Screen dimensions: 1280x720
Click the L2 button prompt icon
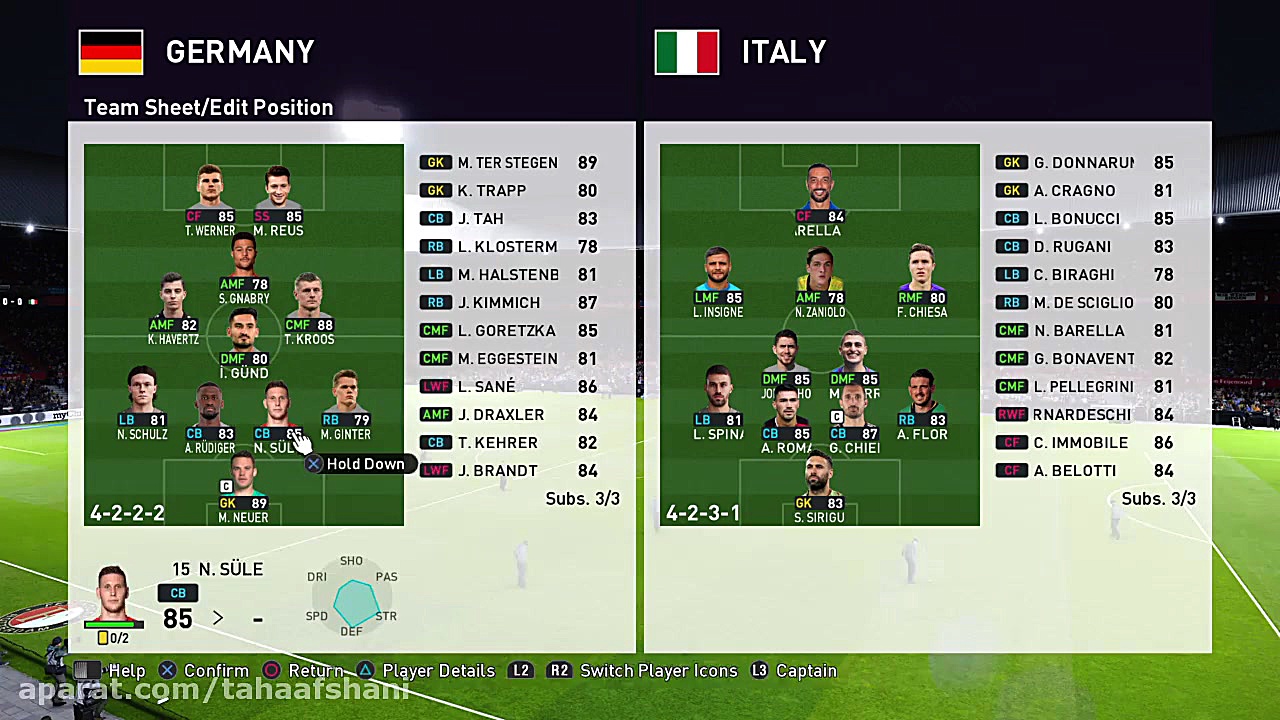point(521,670)
